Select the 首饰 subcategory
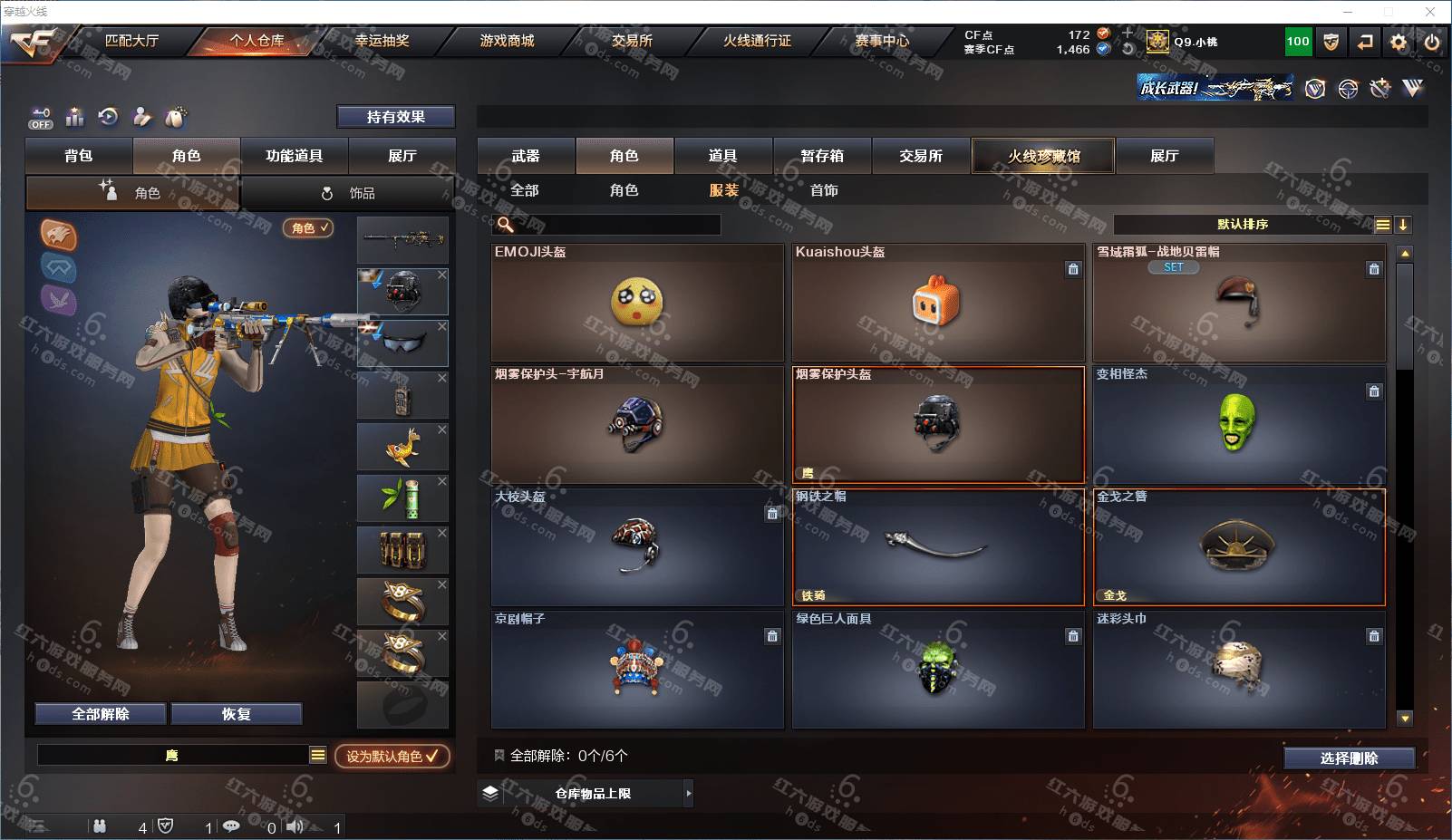 tap(824, 190)
